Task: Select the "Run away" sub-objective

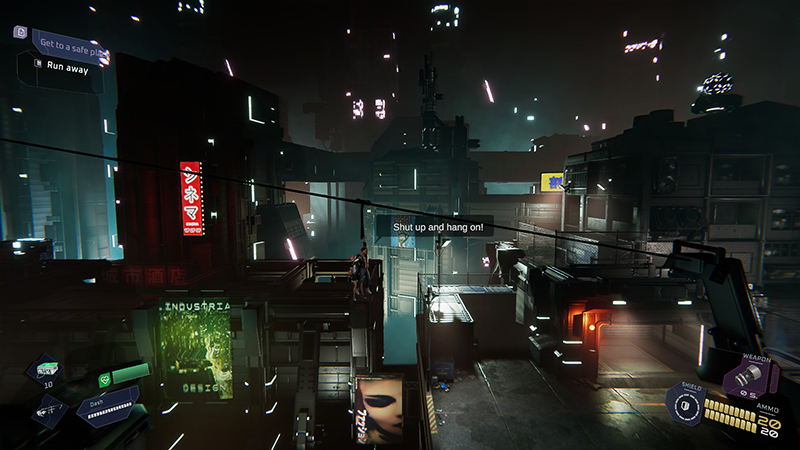Action: pos(67,66)
